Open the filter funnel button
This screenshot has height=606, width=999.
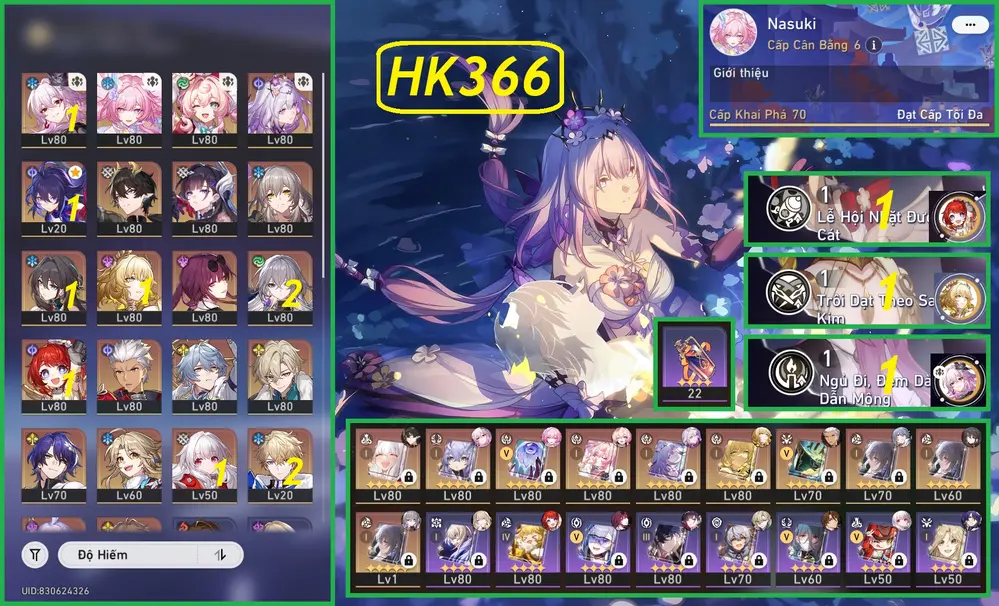click(x=35, y=554)
